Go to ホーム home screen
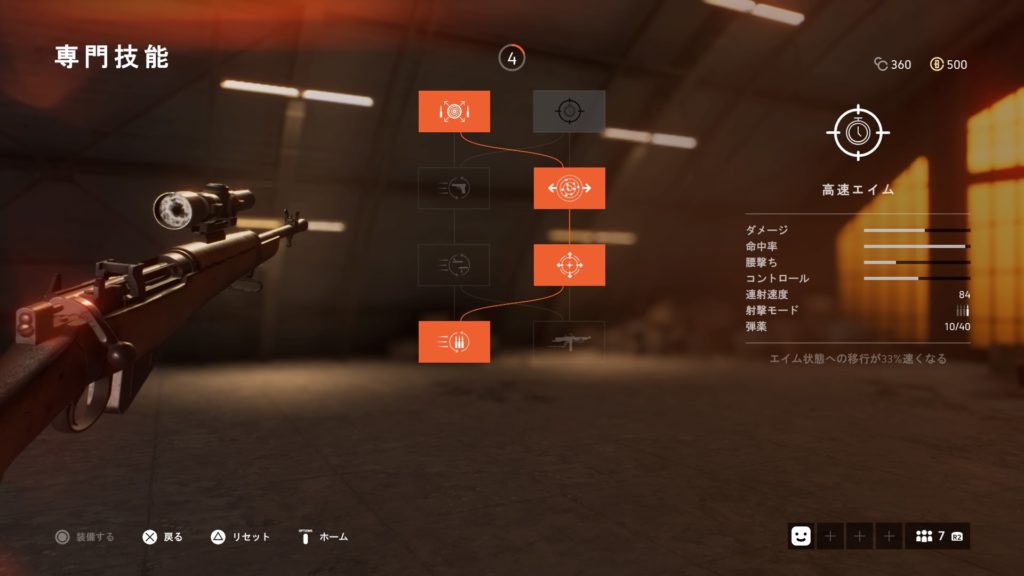 pos(323,537)
